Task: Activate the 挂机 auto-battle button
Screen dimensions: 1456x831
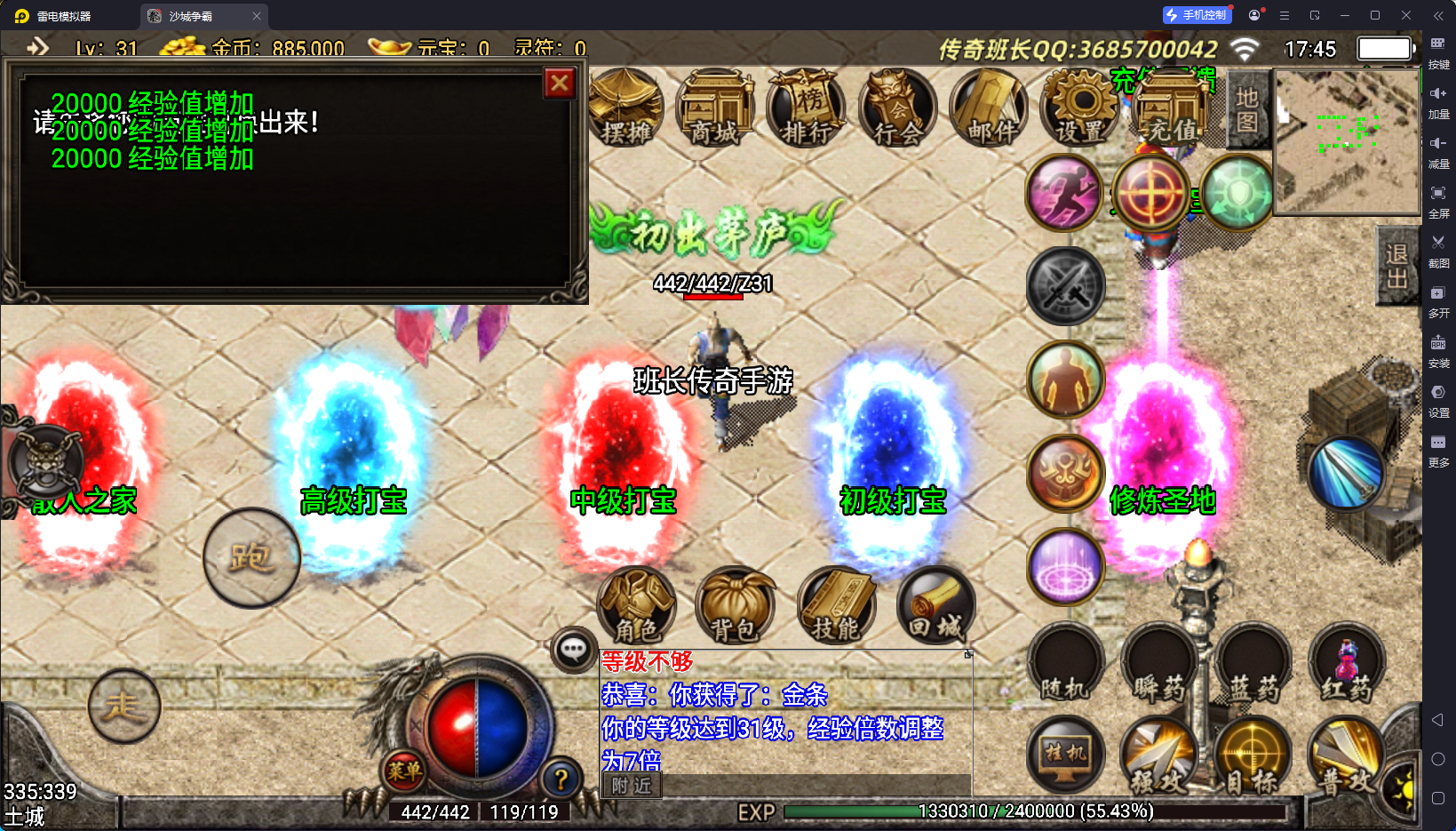Action: coord(1065,754)
